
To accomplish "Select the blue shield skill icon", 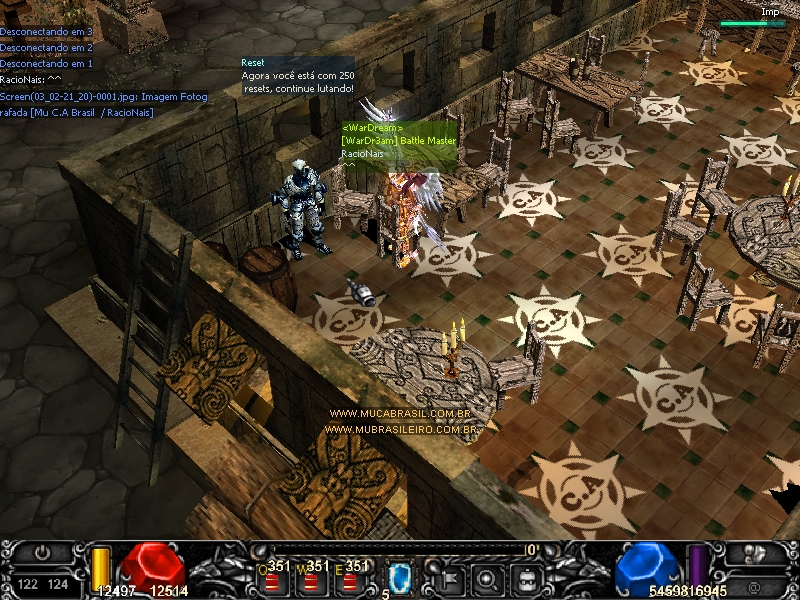I will point(400,577).
